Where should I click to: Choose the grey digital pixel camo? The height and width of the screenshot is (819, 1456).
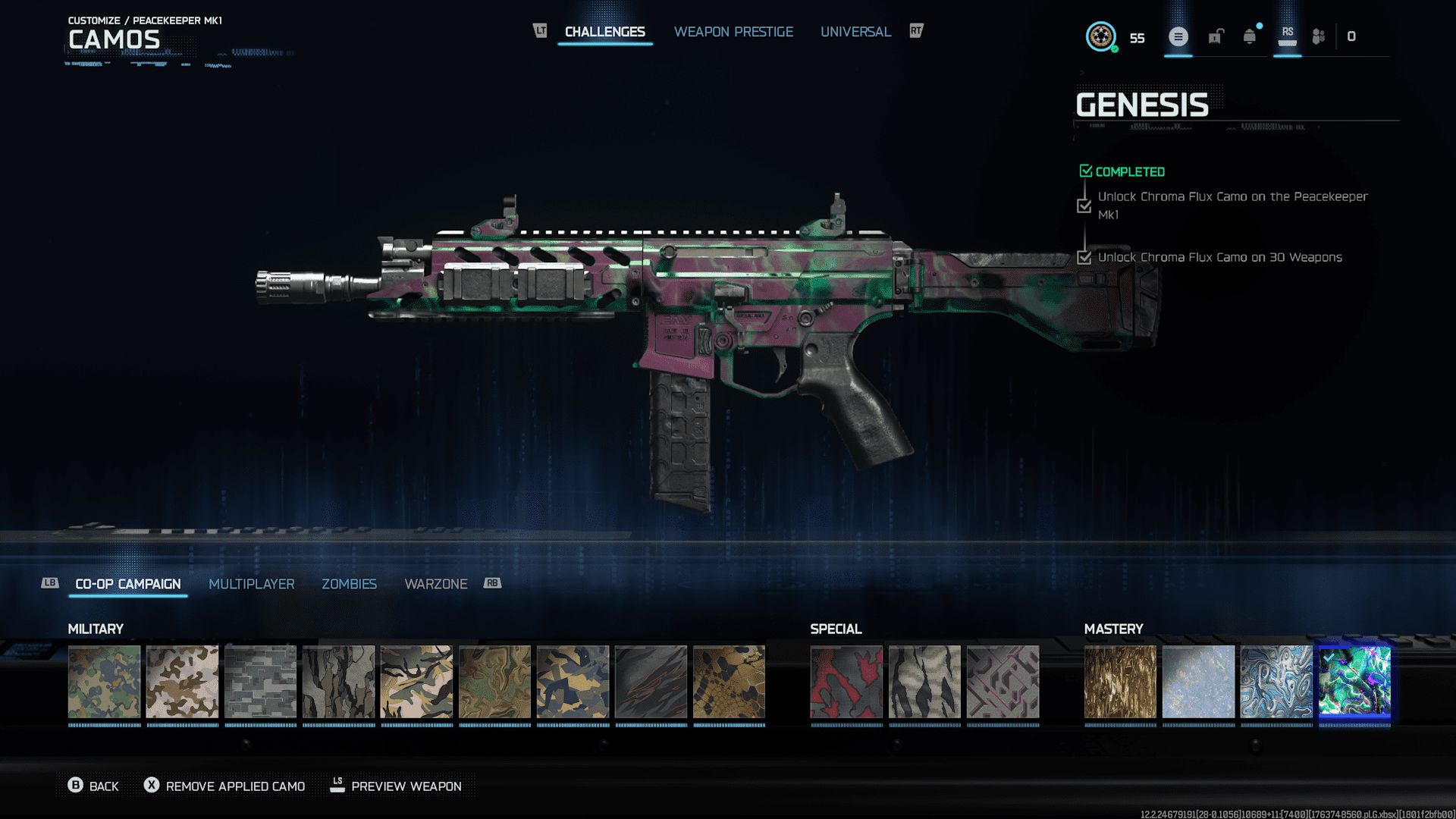(x=260, y=682)
